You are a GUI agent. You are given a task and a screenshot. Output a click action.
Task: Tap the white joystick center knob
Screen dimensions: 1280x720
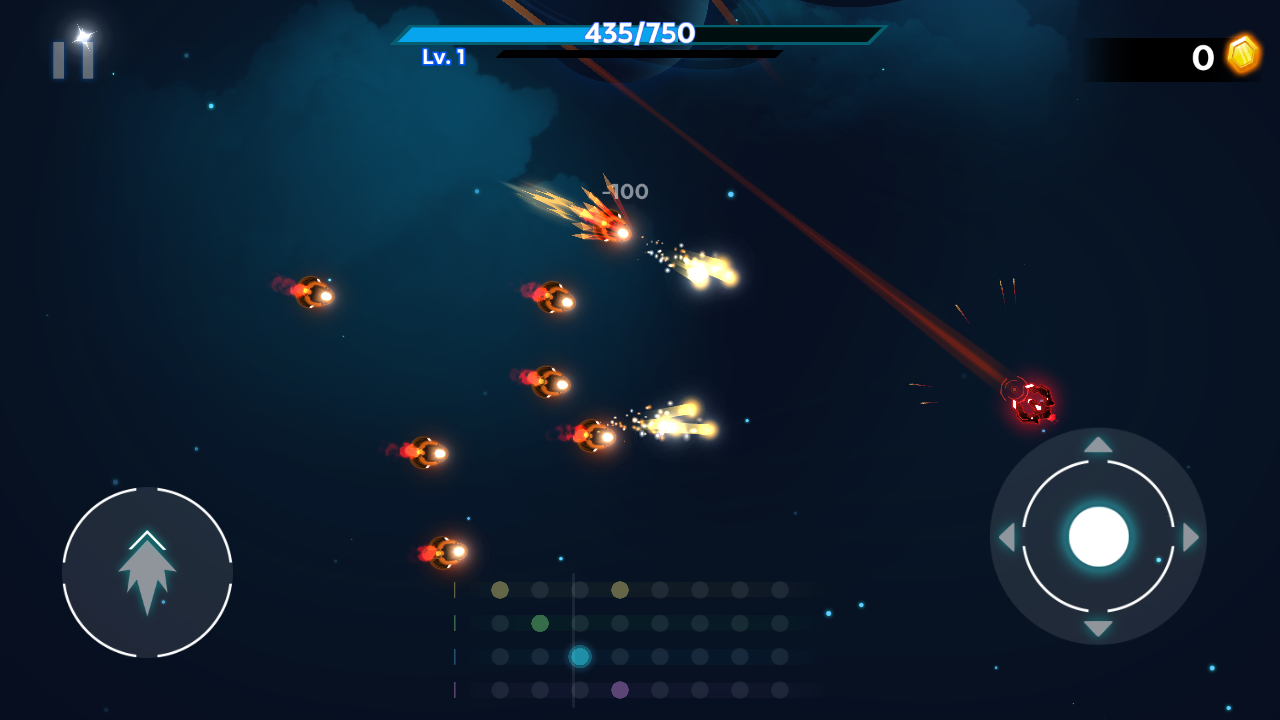(1098, 536)
